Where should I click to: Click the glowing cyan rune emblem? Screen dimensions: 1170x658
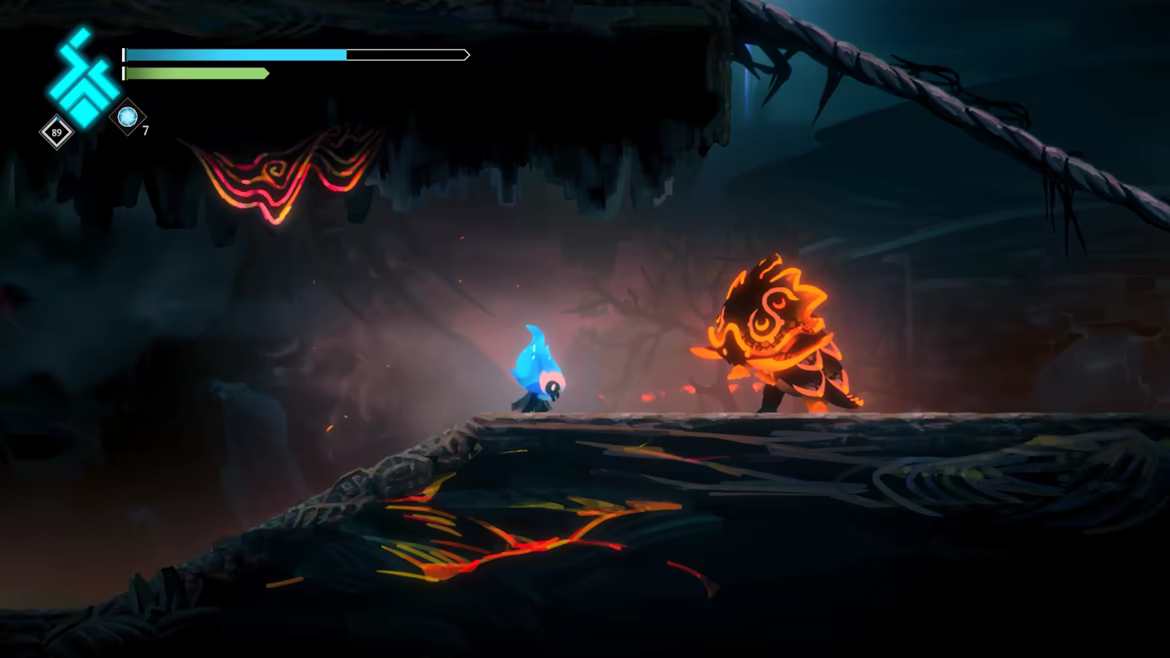pos(82,78)
